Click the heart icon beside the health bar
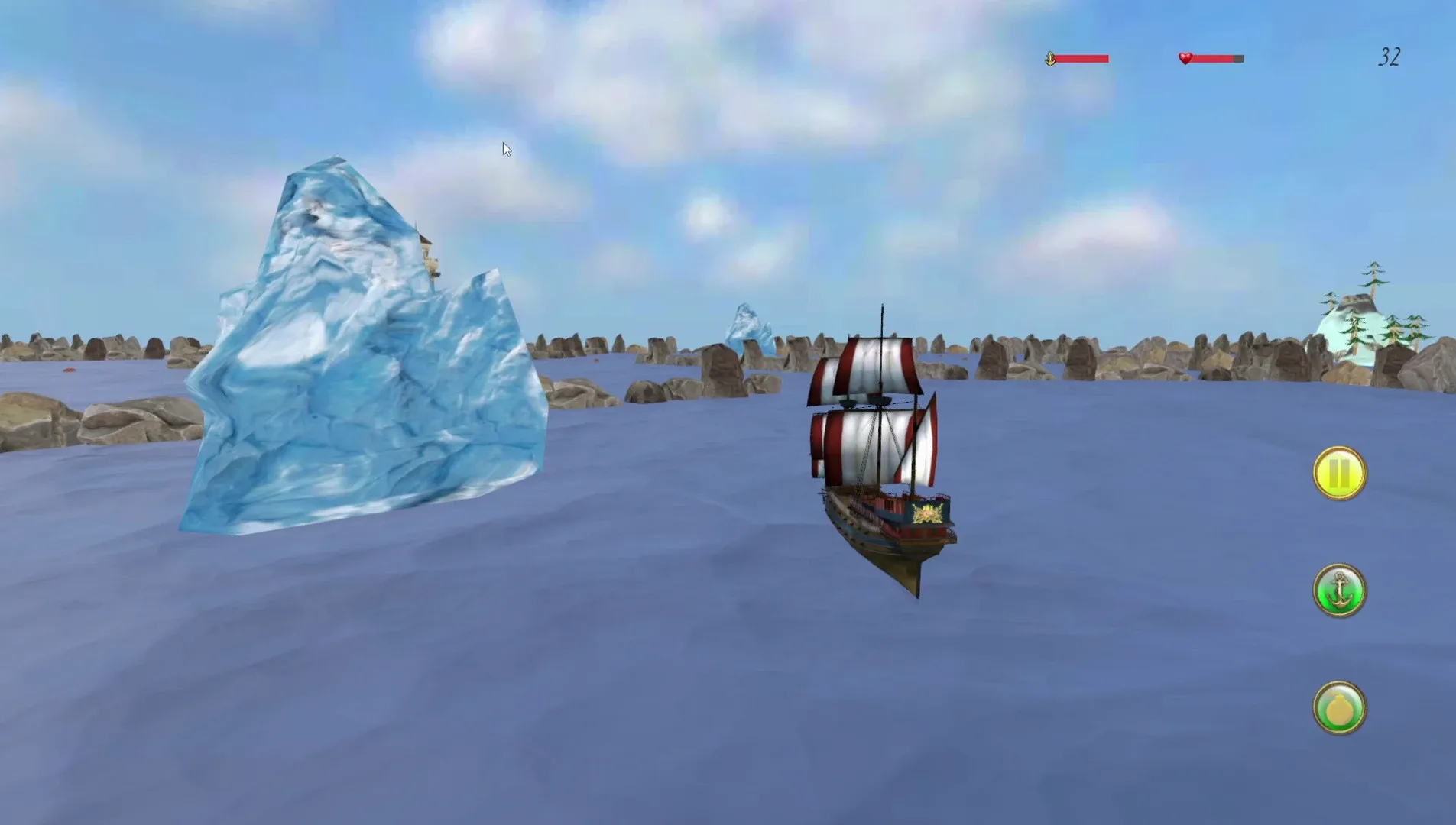The image size is (1456, 825). click(1184, 57)
